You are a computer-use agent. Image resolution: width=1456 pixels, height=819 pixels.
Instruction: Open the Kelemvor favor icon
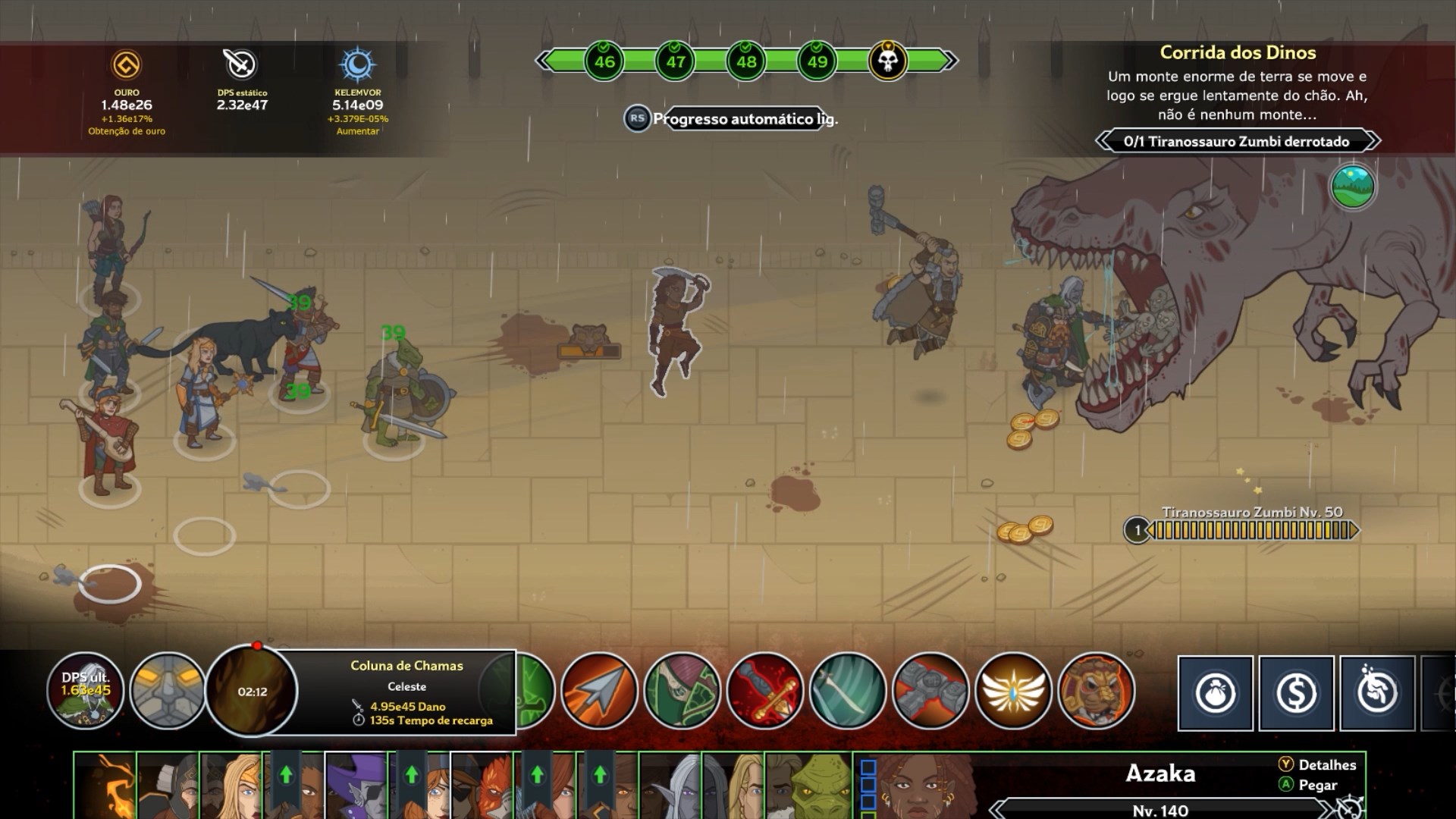(357, 65)
